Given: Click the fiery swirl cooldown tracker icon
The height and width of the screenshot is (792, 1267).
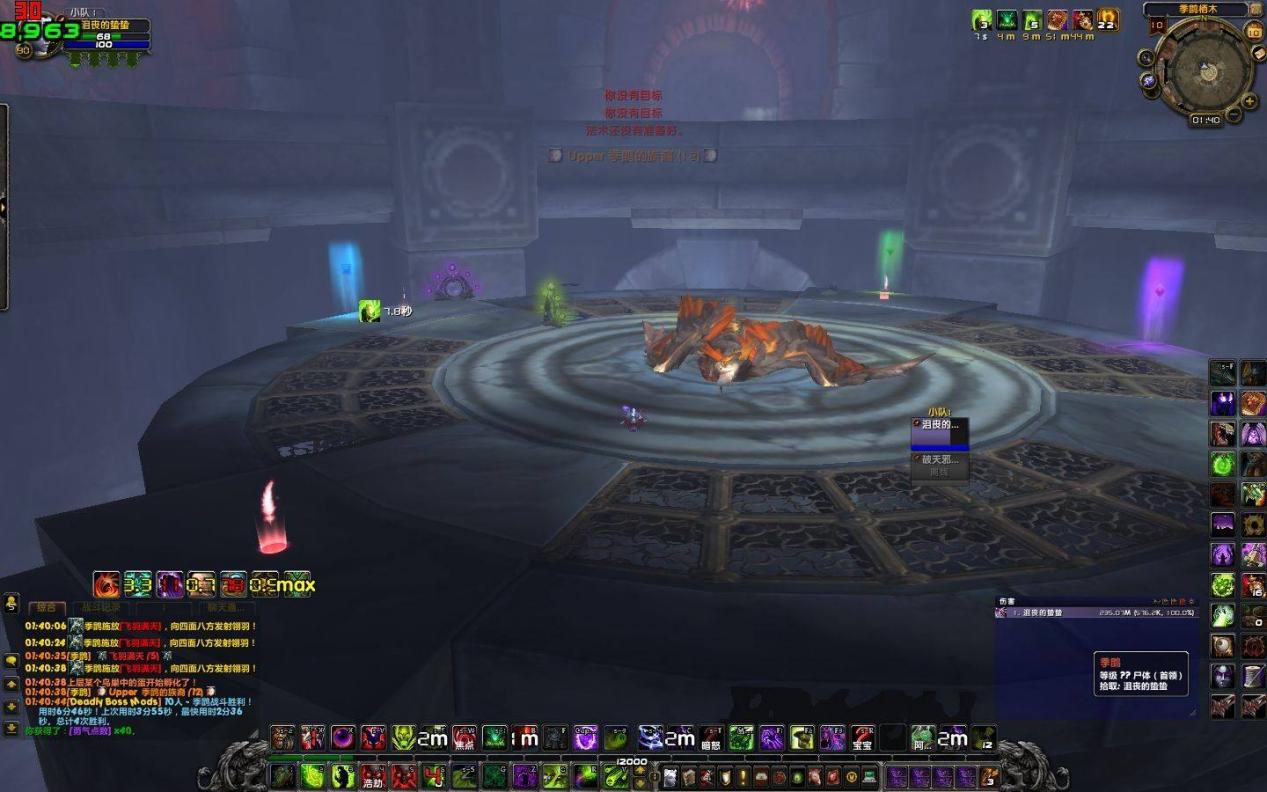Looking at the screenshot, I should (x=107, y=584).
